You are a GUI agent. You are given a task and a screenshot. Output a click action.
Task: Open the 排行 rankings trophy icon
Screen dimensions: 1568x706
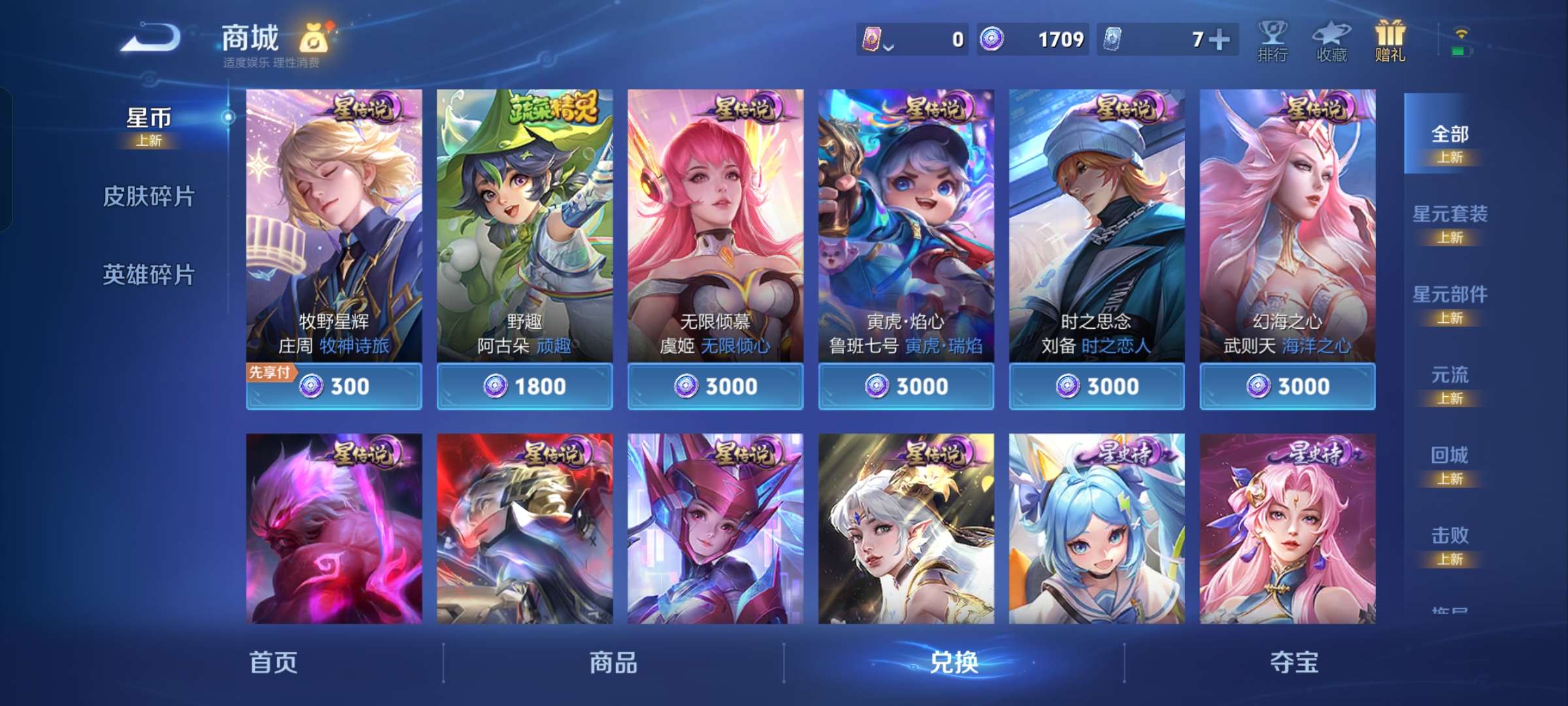(1273, 41)
